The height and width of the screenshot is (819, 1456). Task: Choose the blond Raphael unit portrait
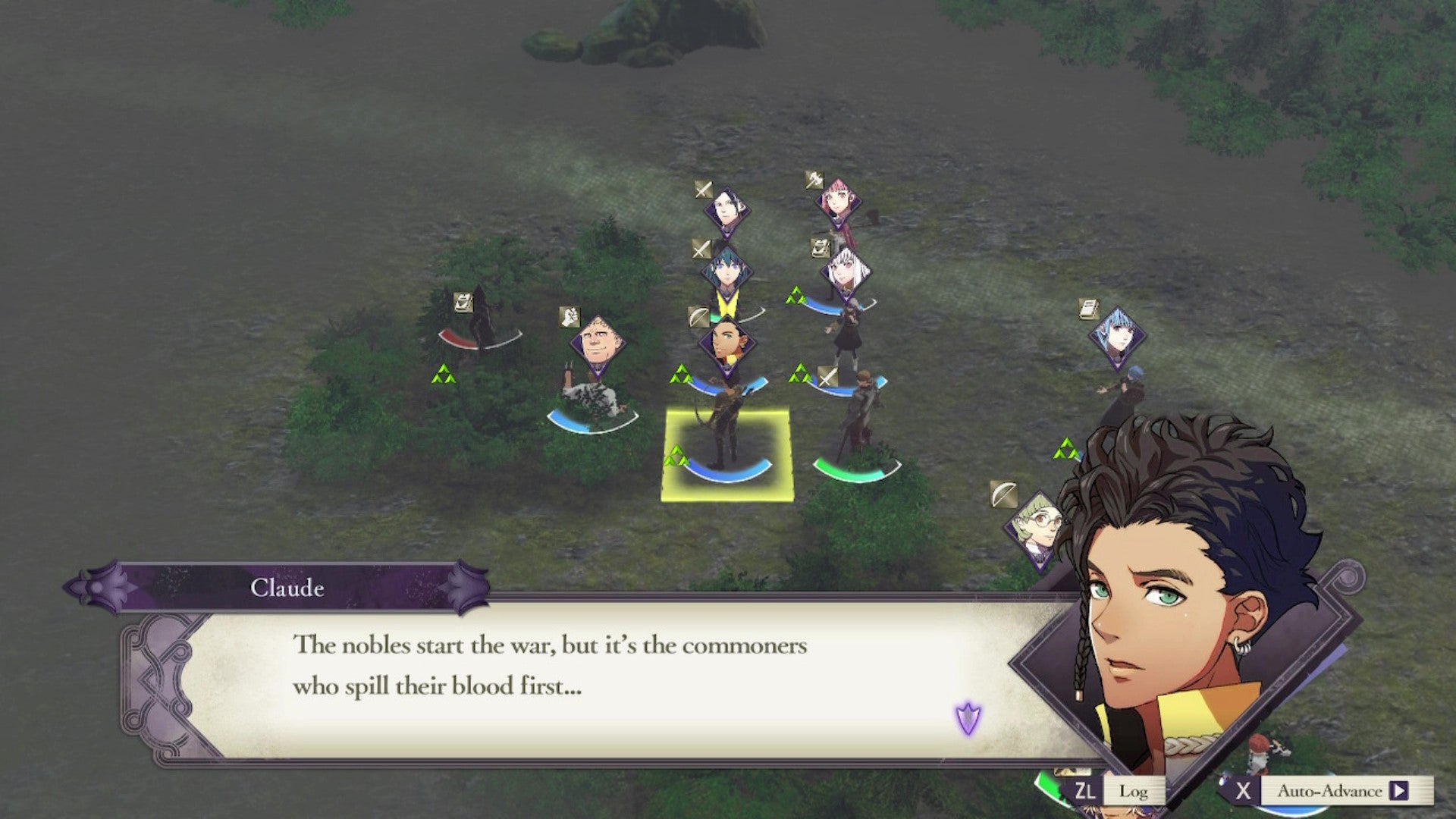pos(598,345)
